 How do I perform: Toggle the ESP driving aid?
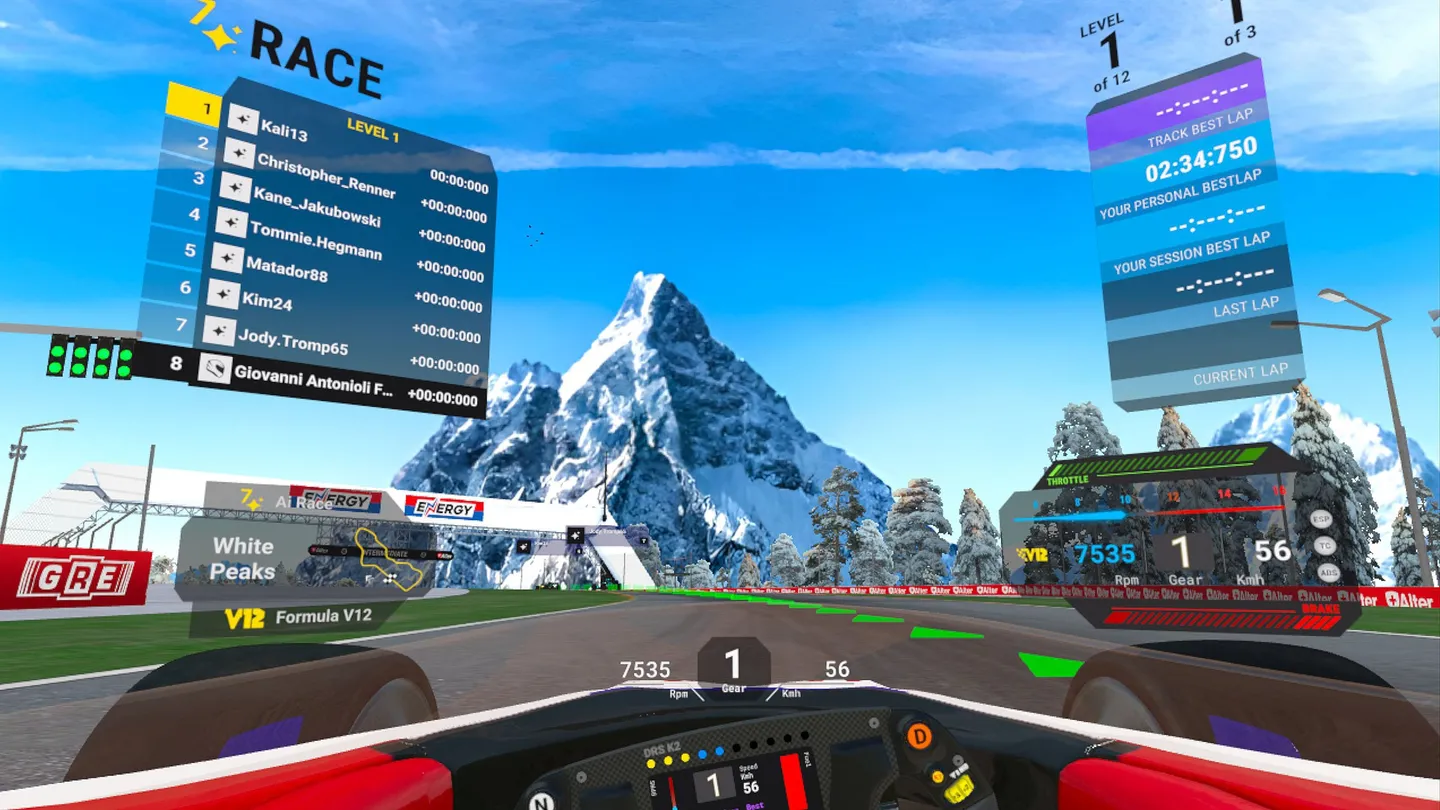(1320, 520)
